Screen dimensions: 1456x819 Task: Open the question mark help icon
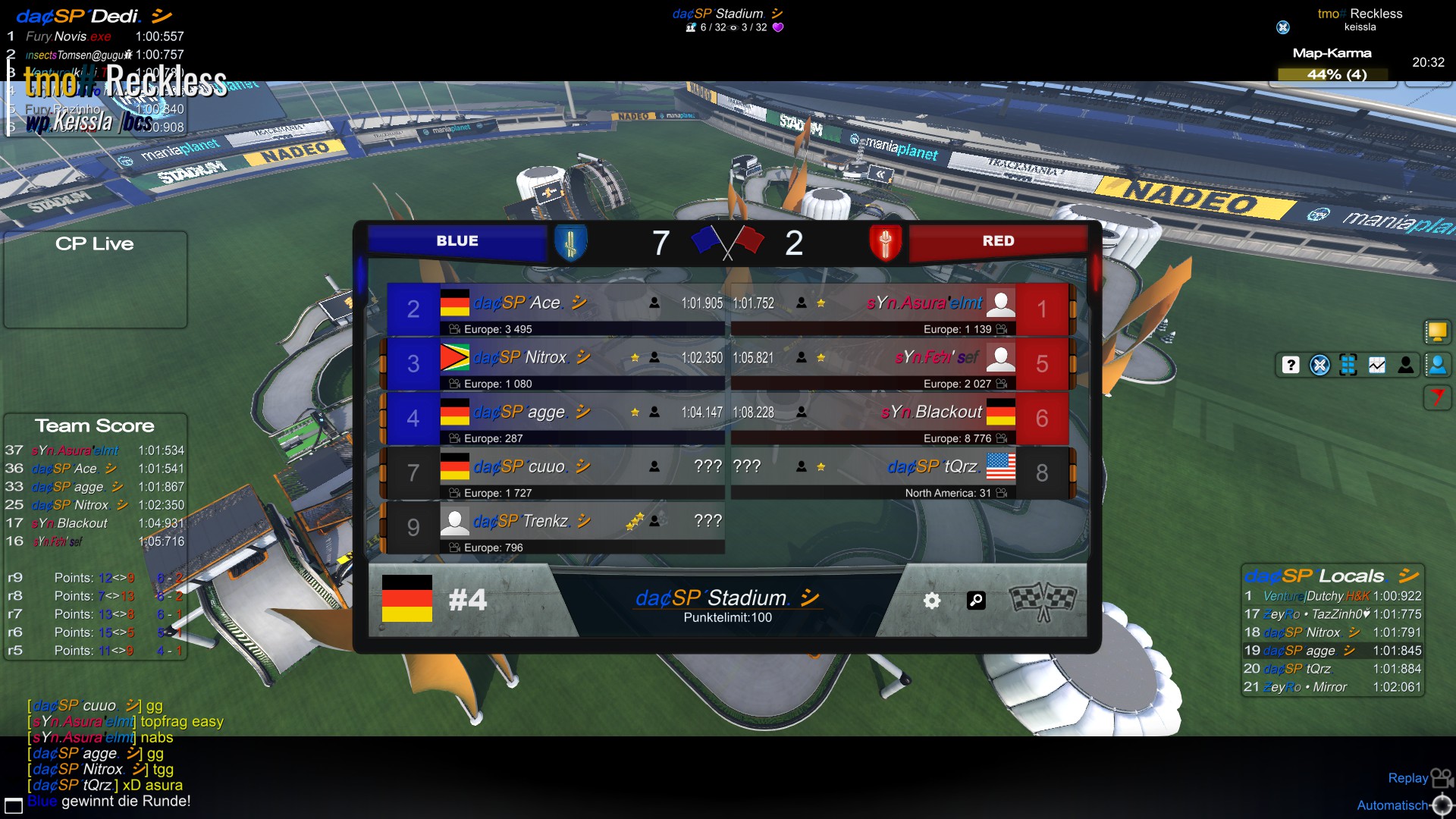click(x=1290, y=366)
